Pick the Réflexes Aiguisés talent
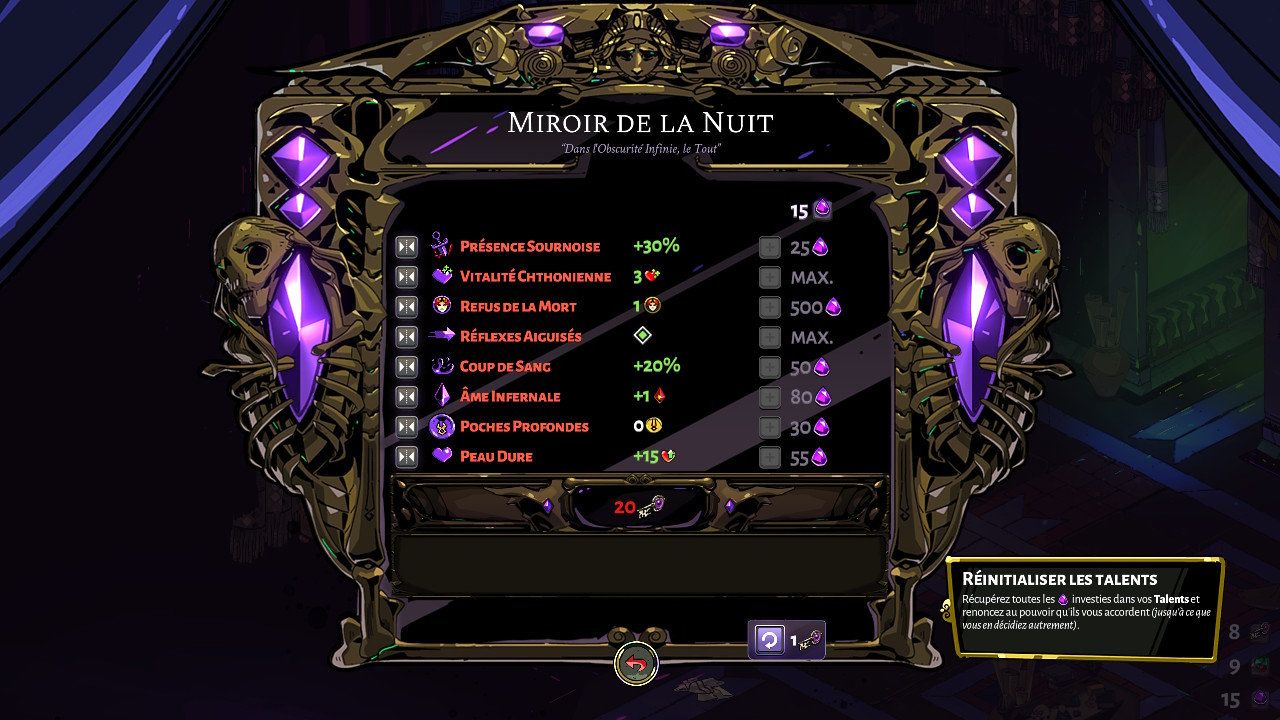The height and width of the screenshot is (720, 1280). (520, 337)
